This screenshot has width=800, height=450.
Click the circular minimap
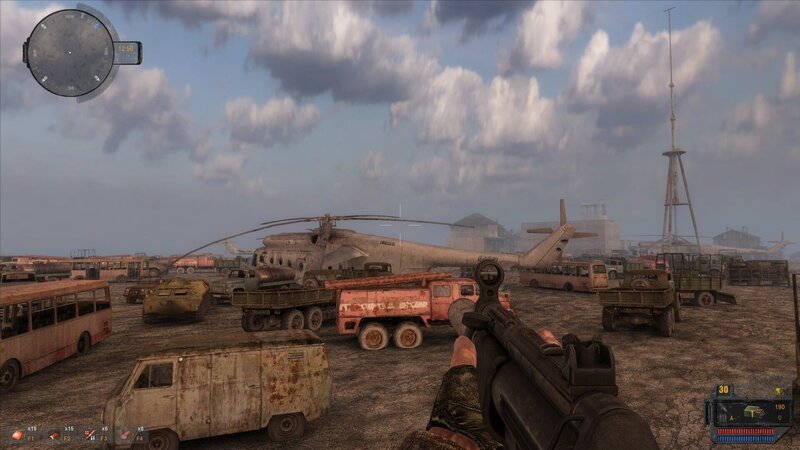coord(69,53)
